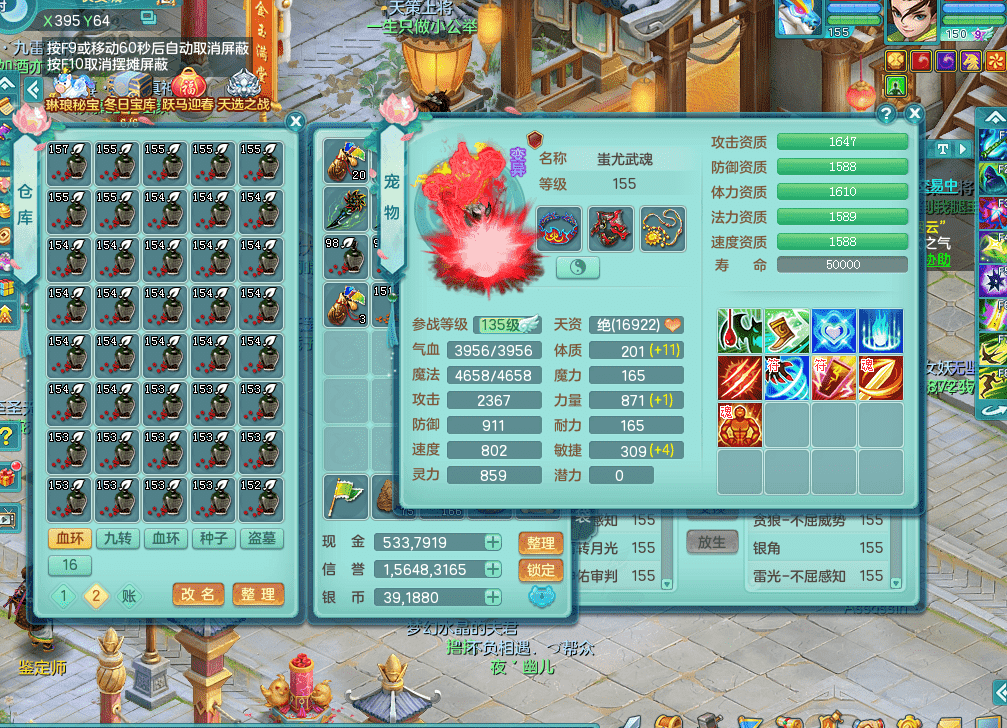Open the 天选之战 event icon

tap(243, 90)
